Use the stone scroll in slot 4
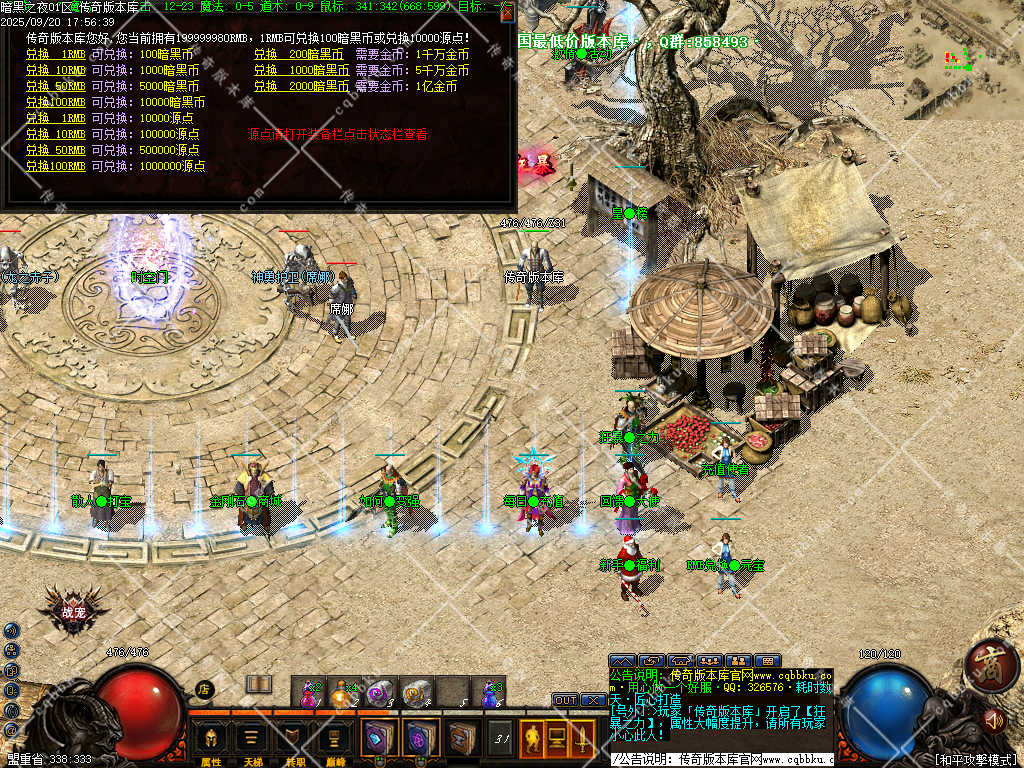1024x768 pixels. [417, 692]
